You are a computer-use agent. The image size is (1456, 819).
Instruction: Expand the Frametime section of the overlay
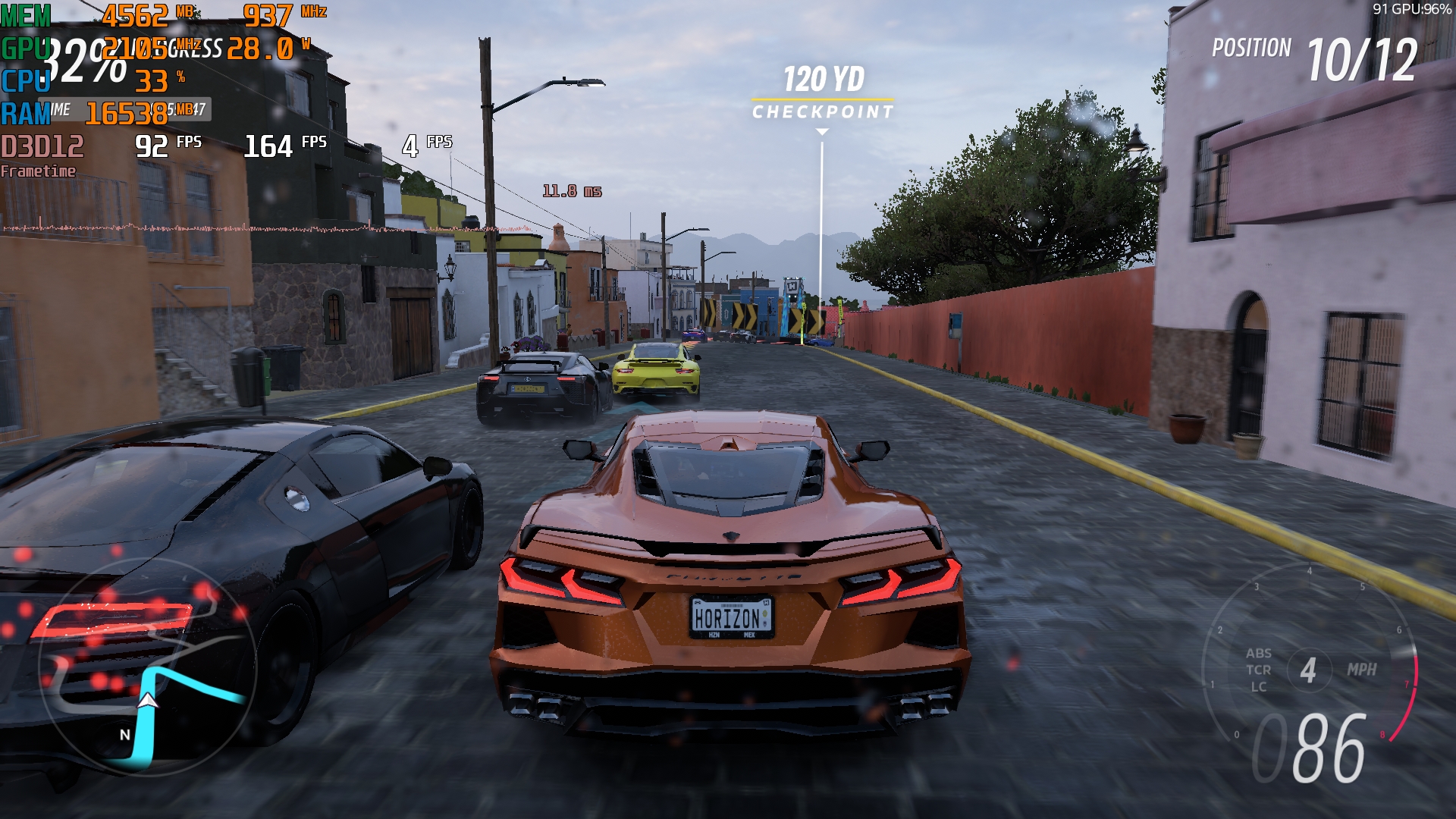(x=38, y=171)
